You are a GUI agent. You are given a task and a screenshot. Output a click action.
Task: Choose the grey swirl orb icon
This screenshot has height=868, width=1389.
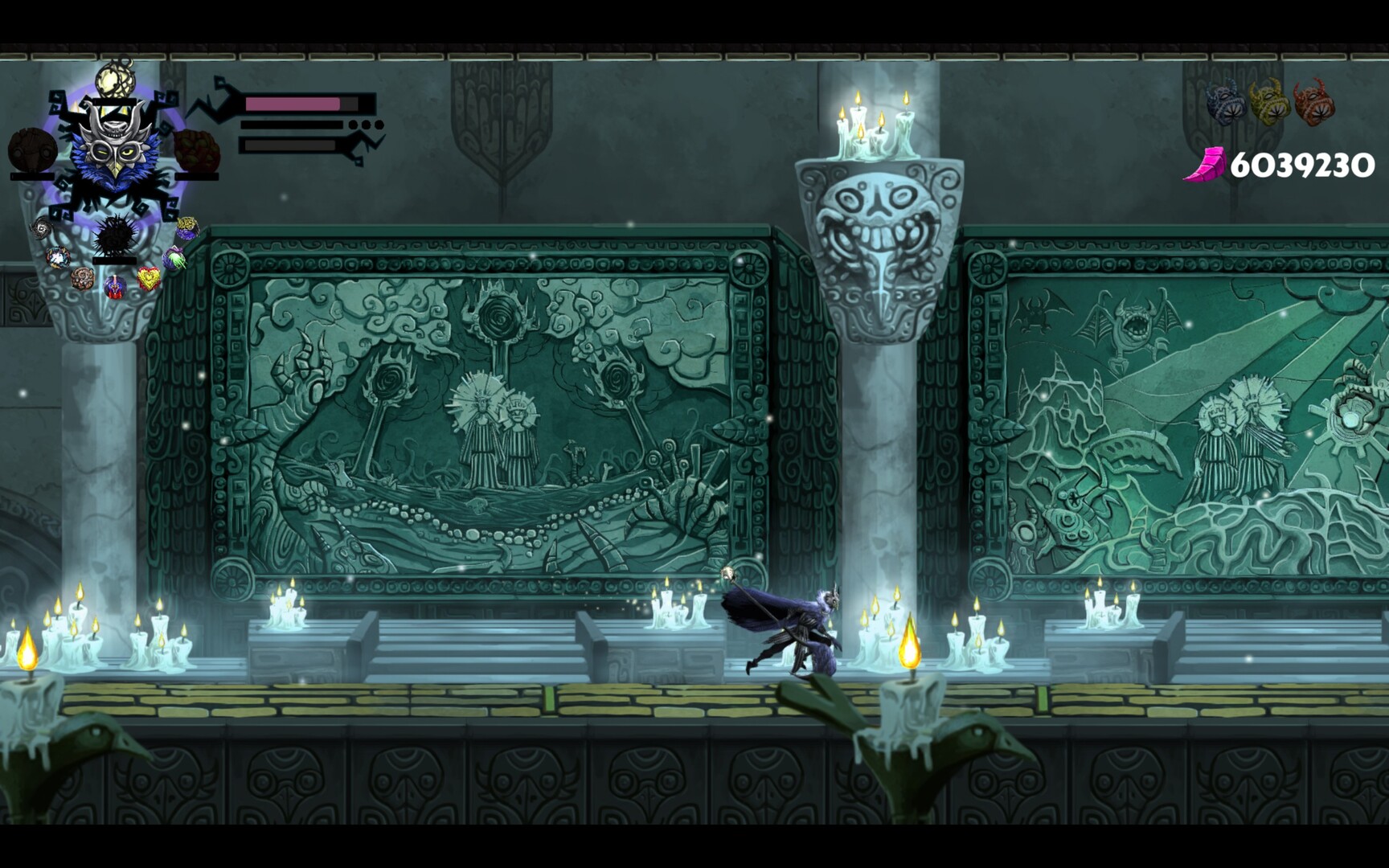(42, 230)
